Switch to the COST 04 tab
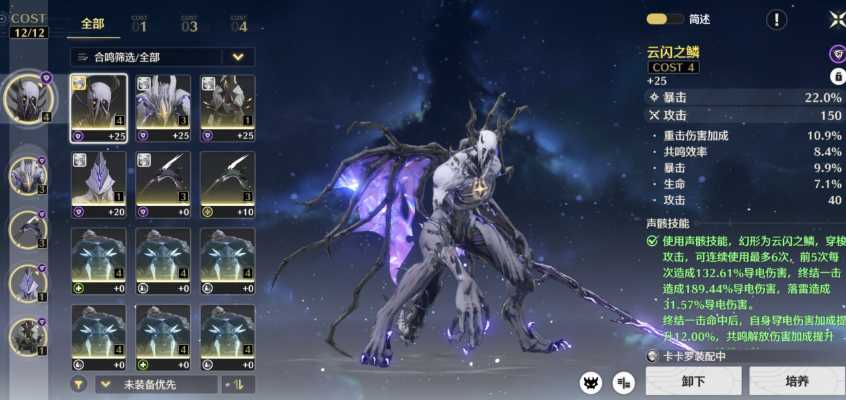The width and height of the screenshot is (846, 400). 239,23
